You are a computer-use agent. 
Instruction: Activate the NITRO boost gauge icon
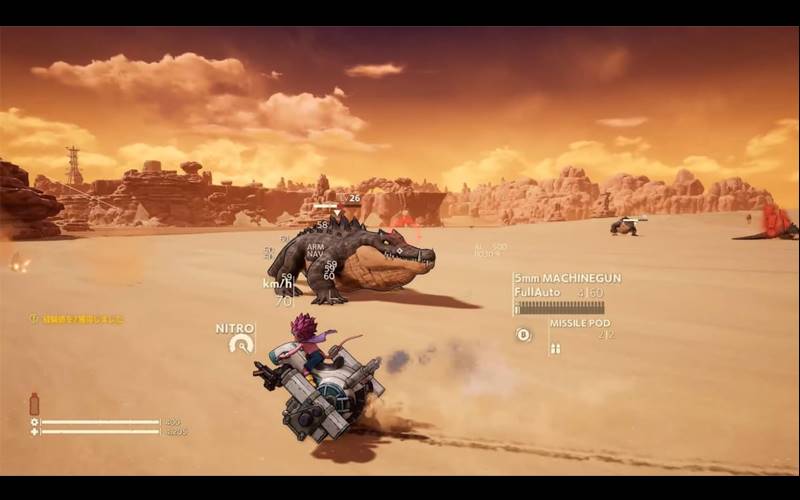(x=241, y=344)
